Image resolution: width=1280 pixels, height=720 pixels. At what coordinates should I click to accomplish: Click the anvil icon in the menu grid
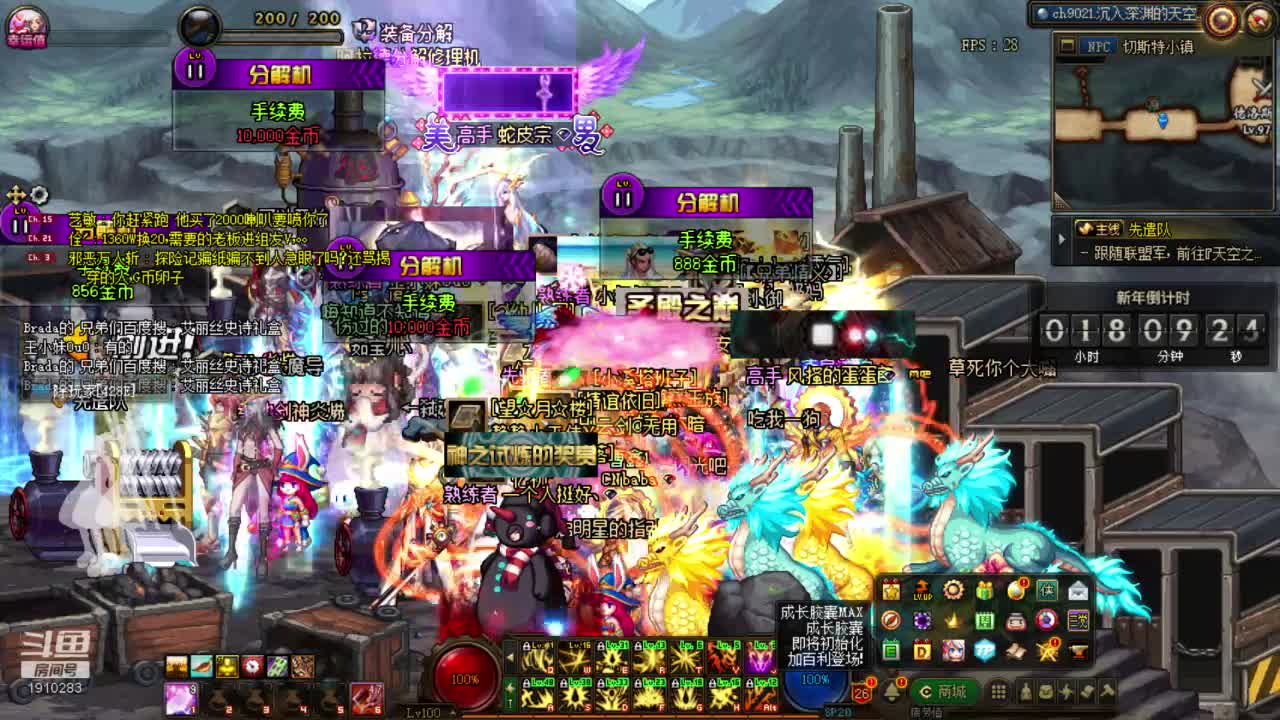1078,651
